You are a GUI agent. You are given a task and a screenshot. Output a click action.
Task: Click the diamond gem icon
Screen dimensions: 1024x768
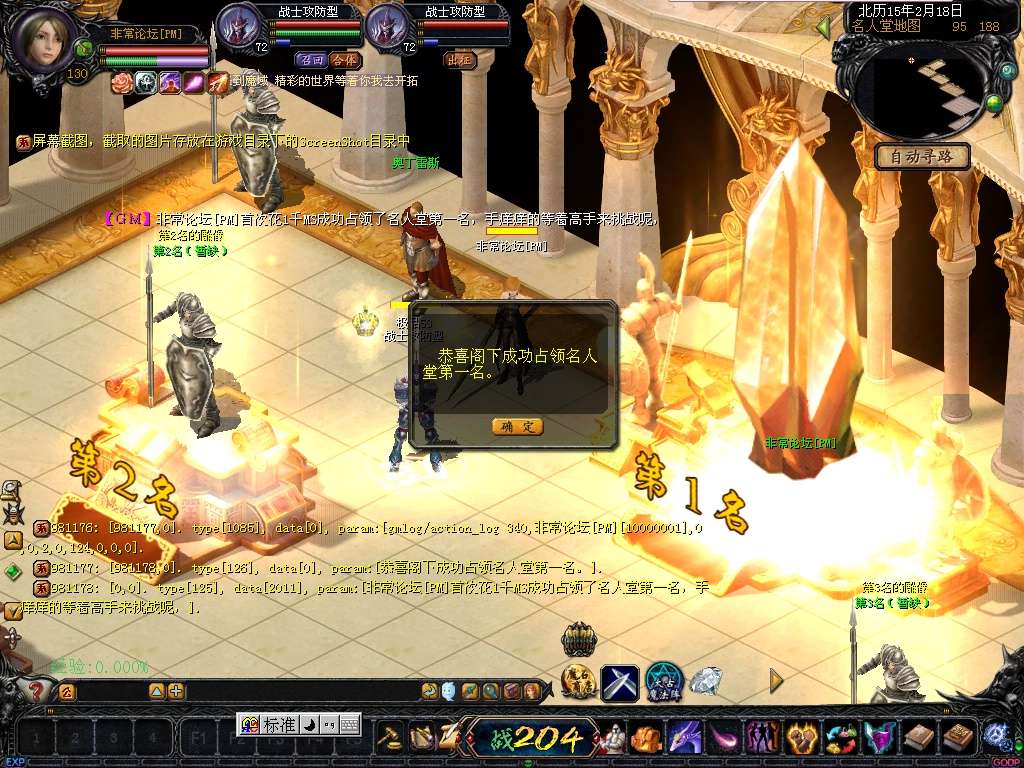706,682
